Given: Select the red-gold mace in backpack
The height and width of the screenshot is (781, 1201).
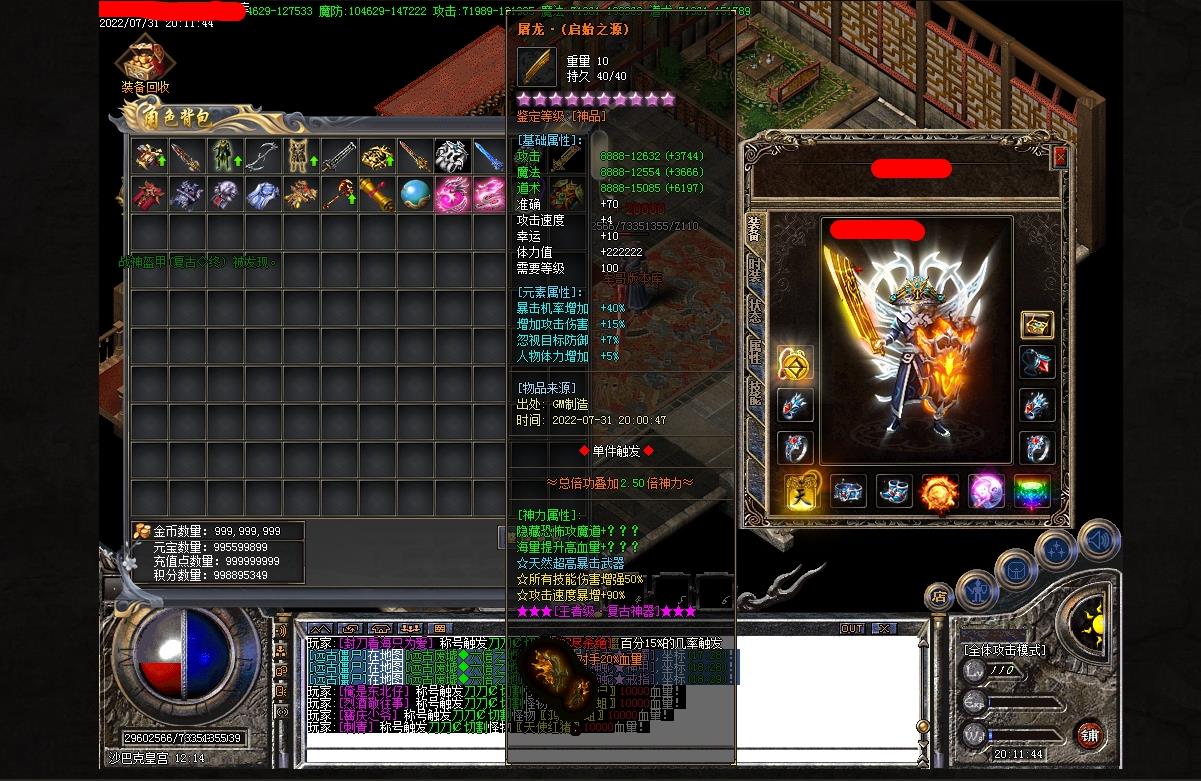Looking at the screenshot, I should [x=339, y=194].
